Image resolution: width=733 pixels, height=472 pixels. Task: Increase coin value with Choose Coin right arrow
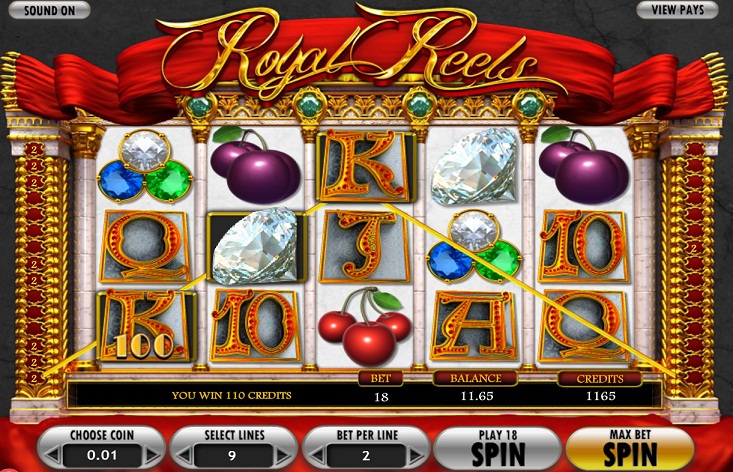(151, 456)
